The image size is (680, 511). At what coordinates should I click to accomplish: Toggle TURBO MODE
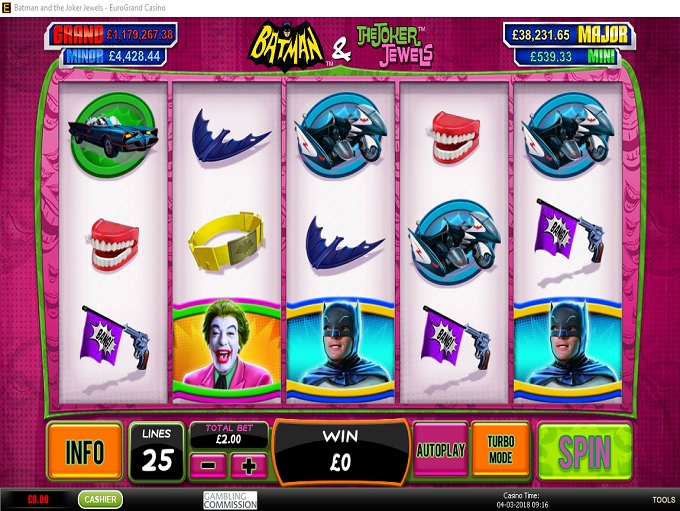pos(501,450)
